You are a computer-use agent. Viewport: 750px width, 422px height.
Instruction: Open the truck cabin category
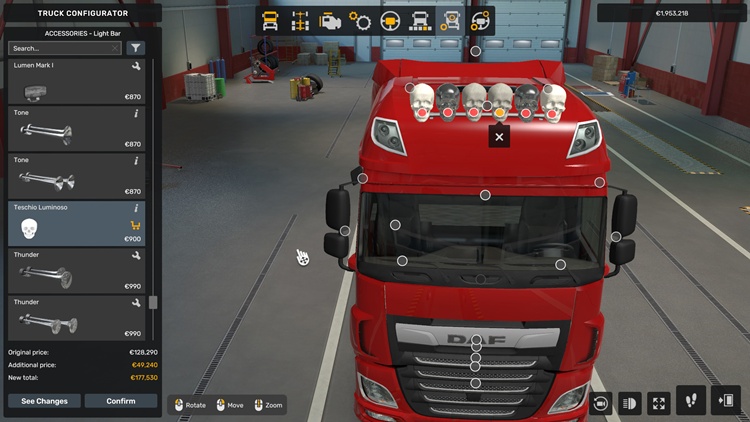pos(270,21)
